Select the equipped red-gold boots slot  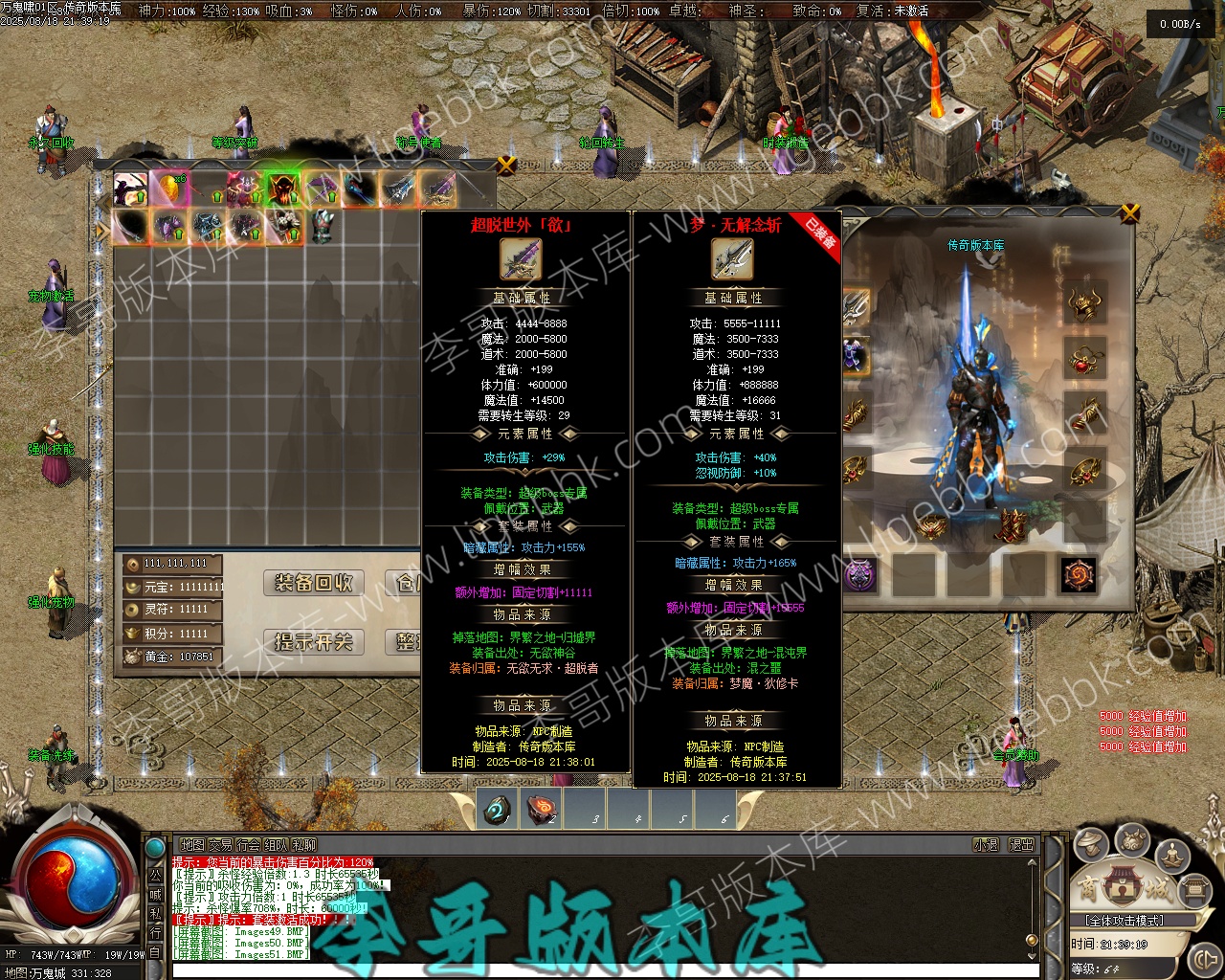tap(1010, 524)
